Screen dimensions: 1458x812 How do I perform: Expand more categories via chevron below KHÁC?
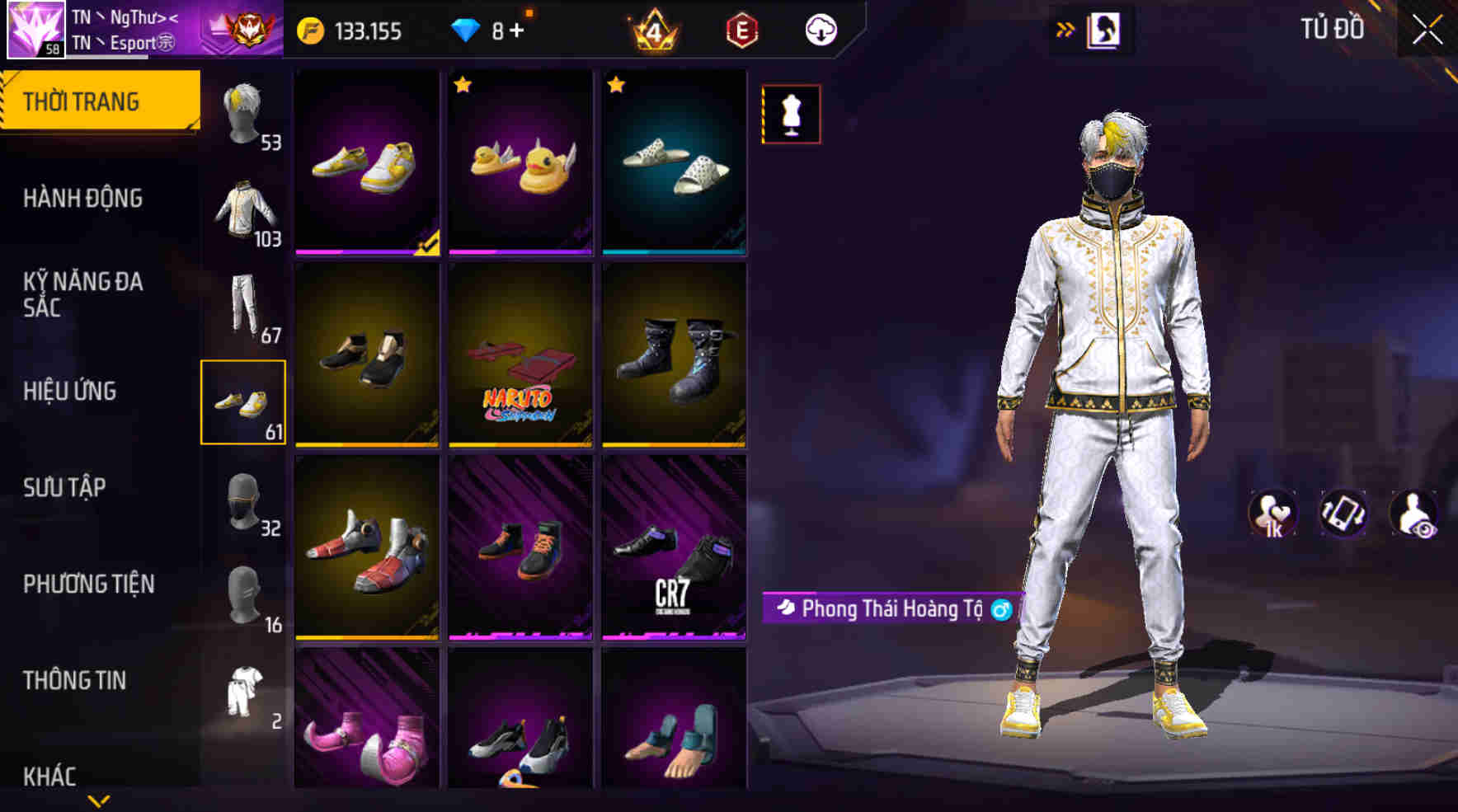point(99,798)
